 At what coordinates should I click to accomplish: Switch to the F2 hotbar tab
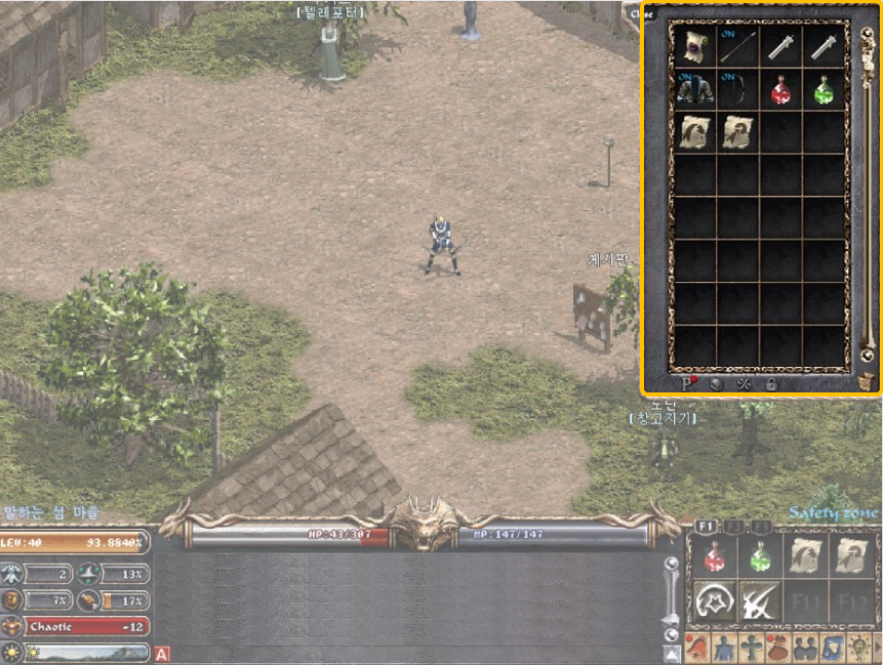click(x=735, y=526)
